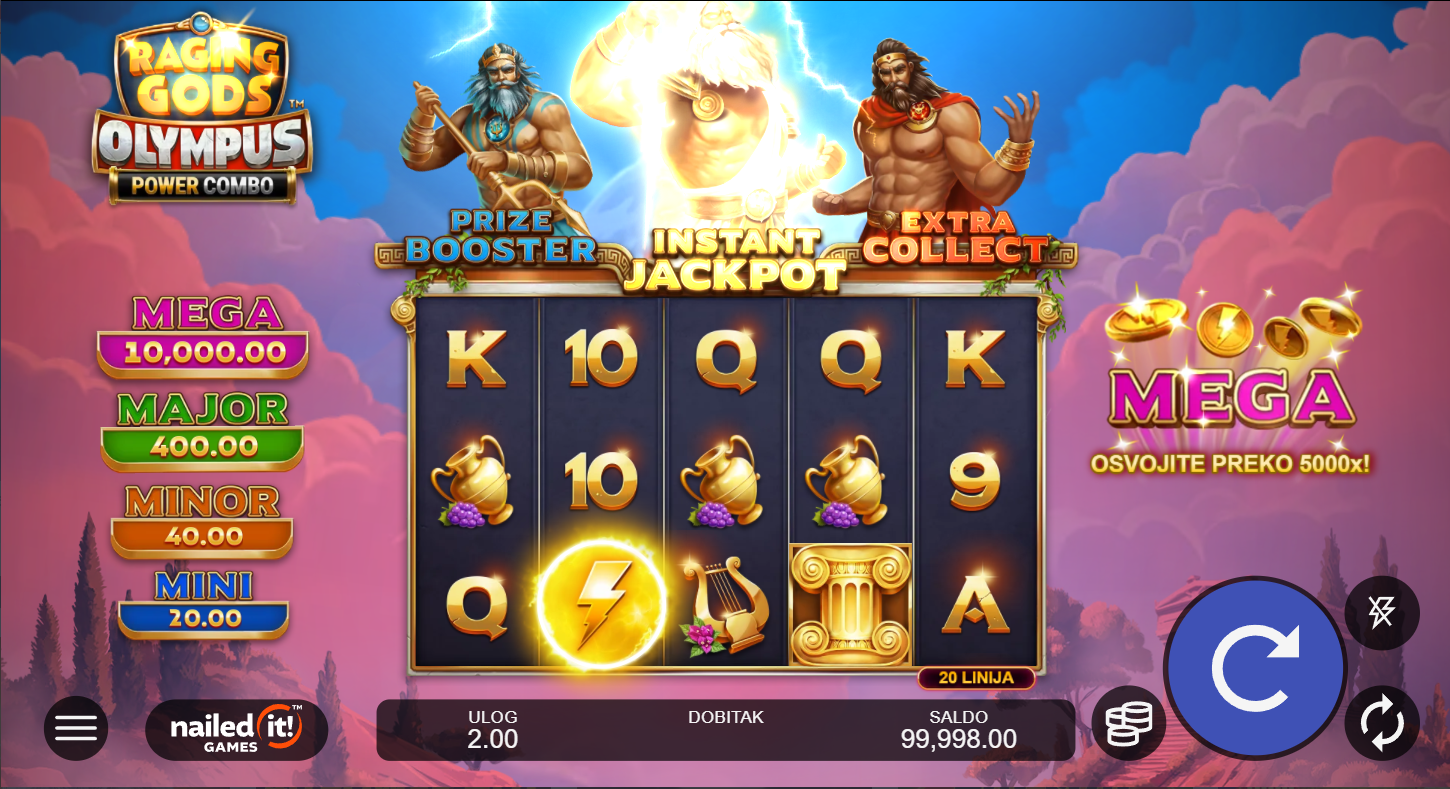Toggle the turbo lightning bolt mode
The image size is (1450, 789).
tap(1382, 612)
